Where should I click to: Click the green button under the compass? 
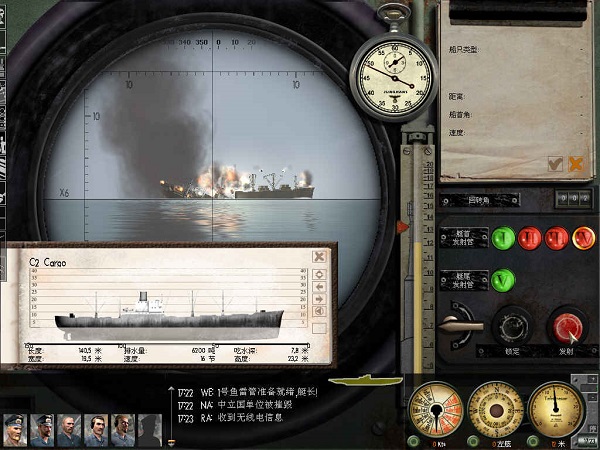point(472,440)
